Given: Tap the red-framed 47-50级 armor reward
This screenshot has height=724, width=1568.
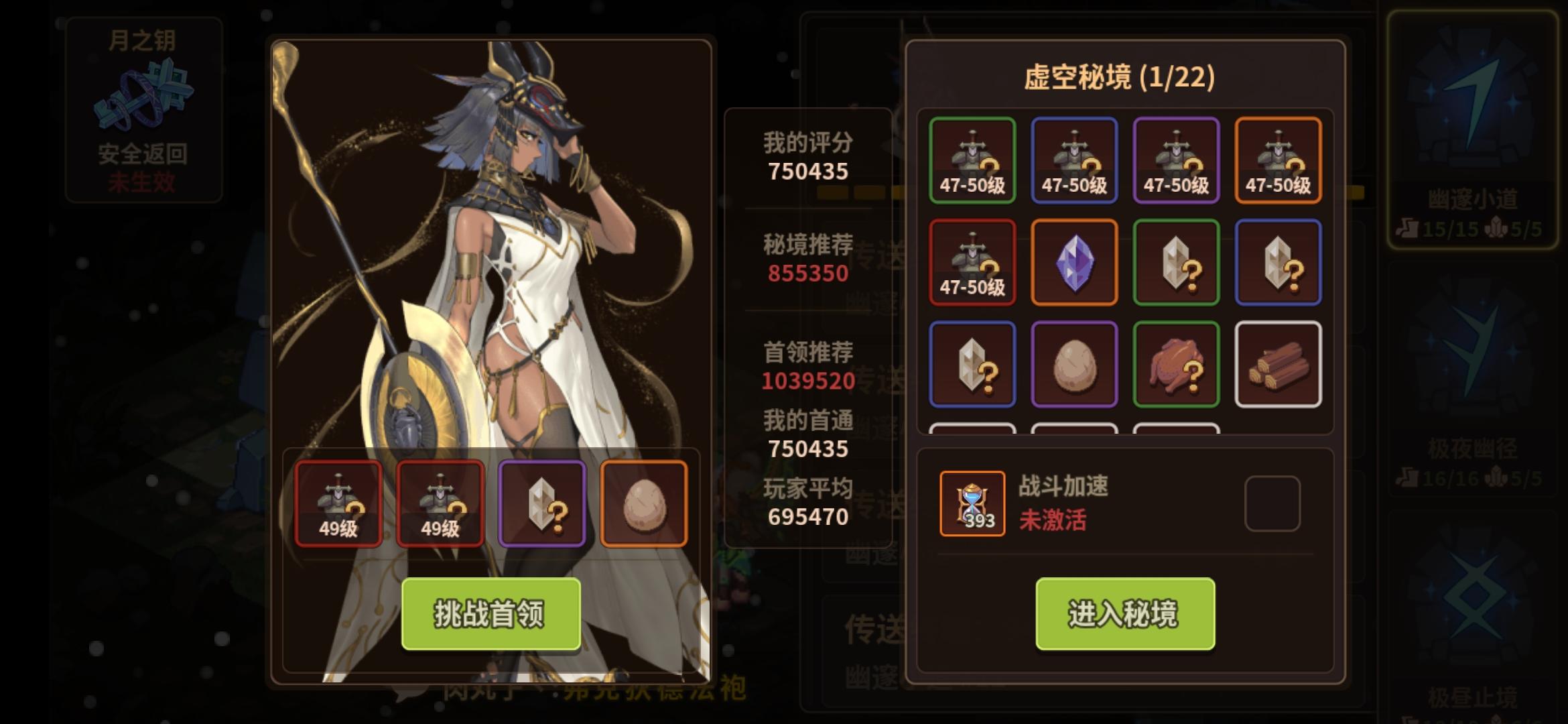Looking at the screenshot, I should pos(972,263).
